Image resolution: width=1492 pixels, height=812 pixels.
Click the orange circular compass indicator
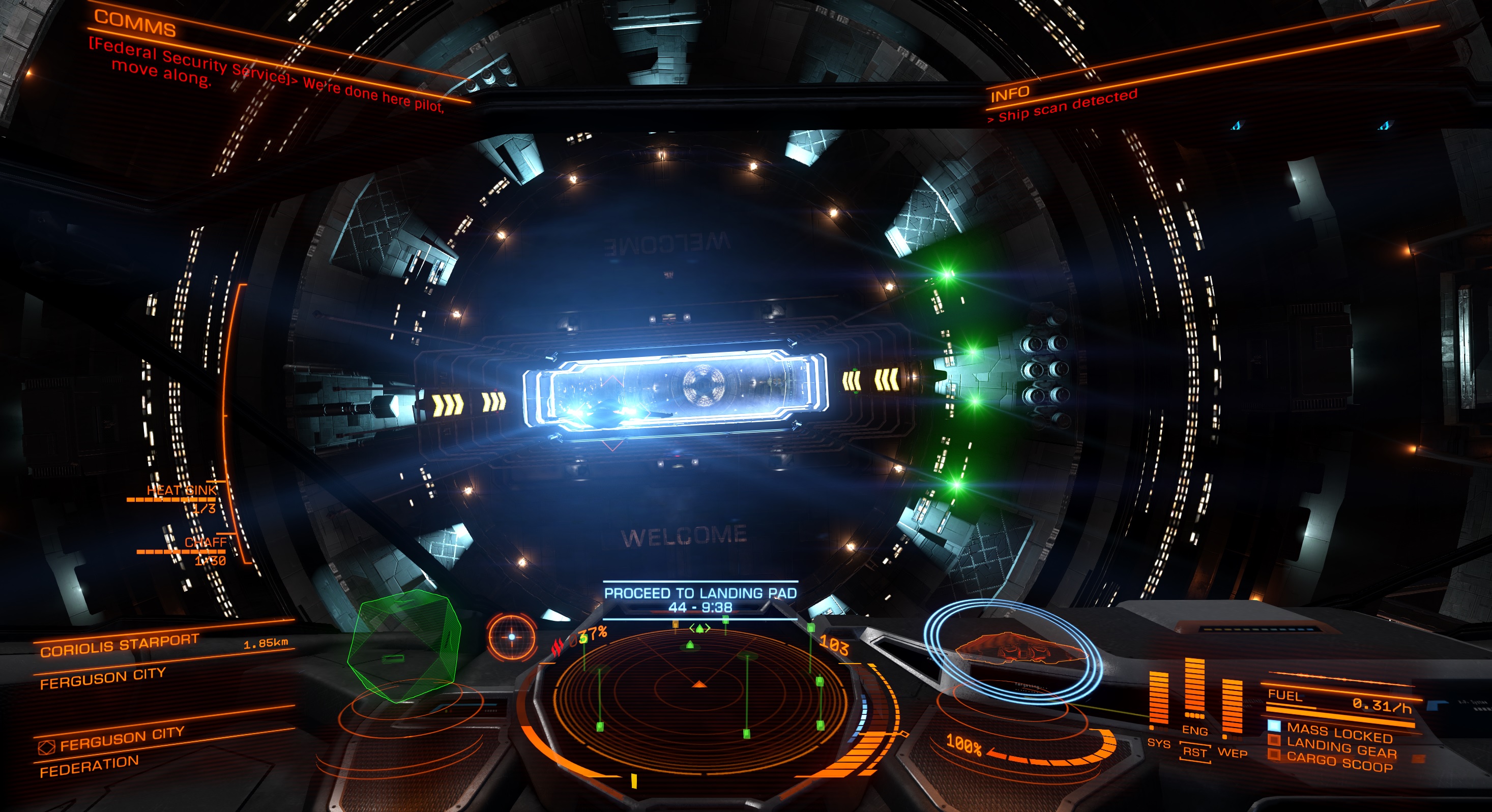(511, 637)
